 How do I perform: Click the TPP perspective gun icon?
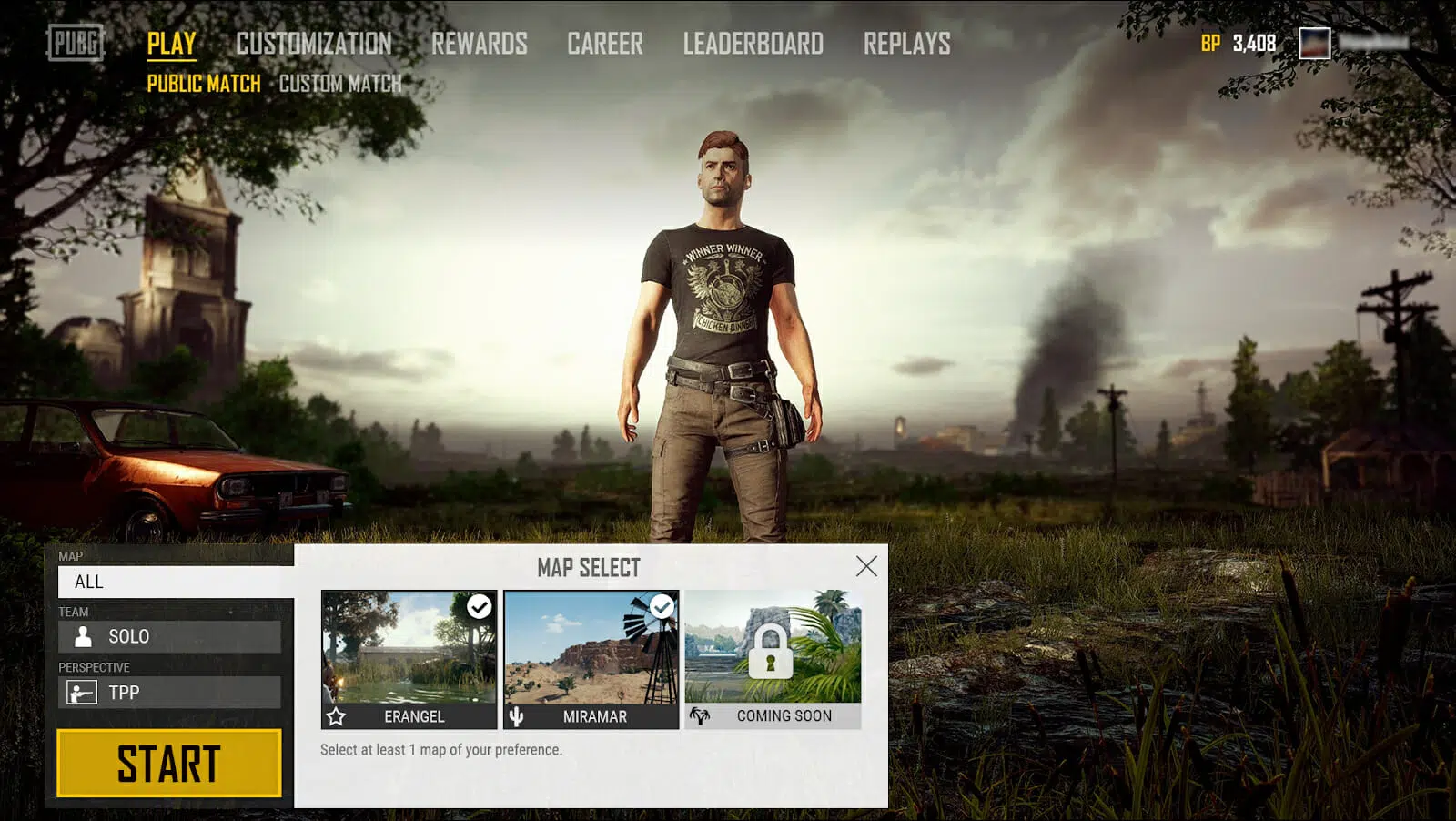click(80, 693)
